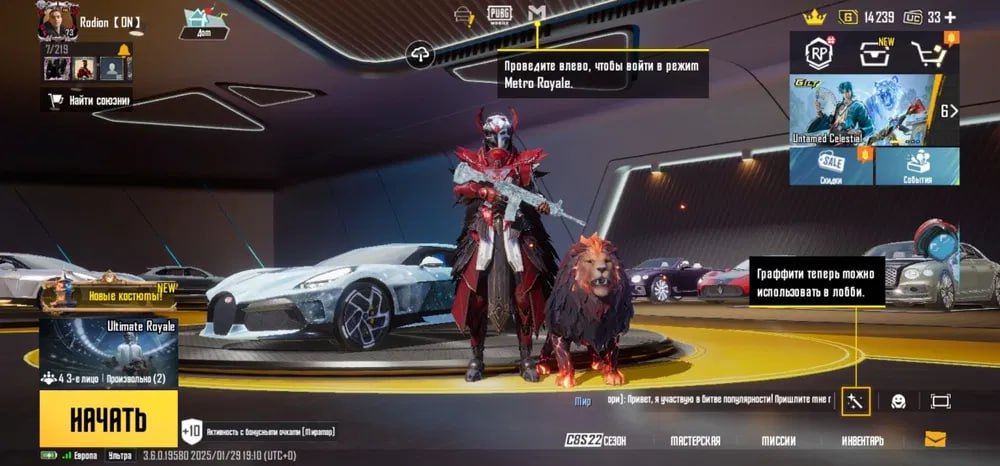1000x466 pixels.
Task: Open the yellow mail envelope
Action: point(935,439)
